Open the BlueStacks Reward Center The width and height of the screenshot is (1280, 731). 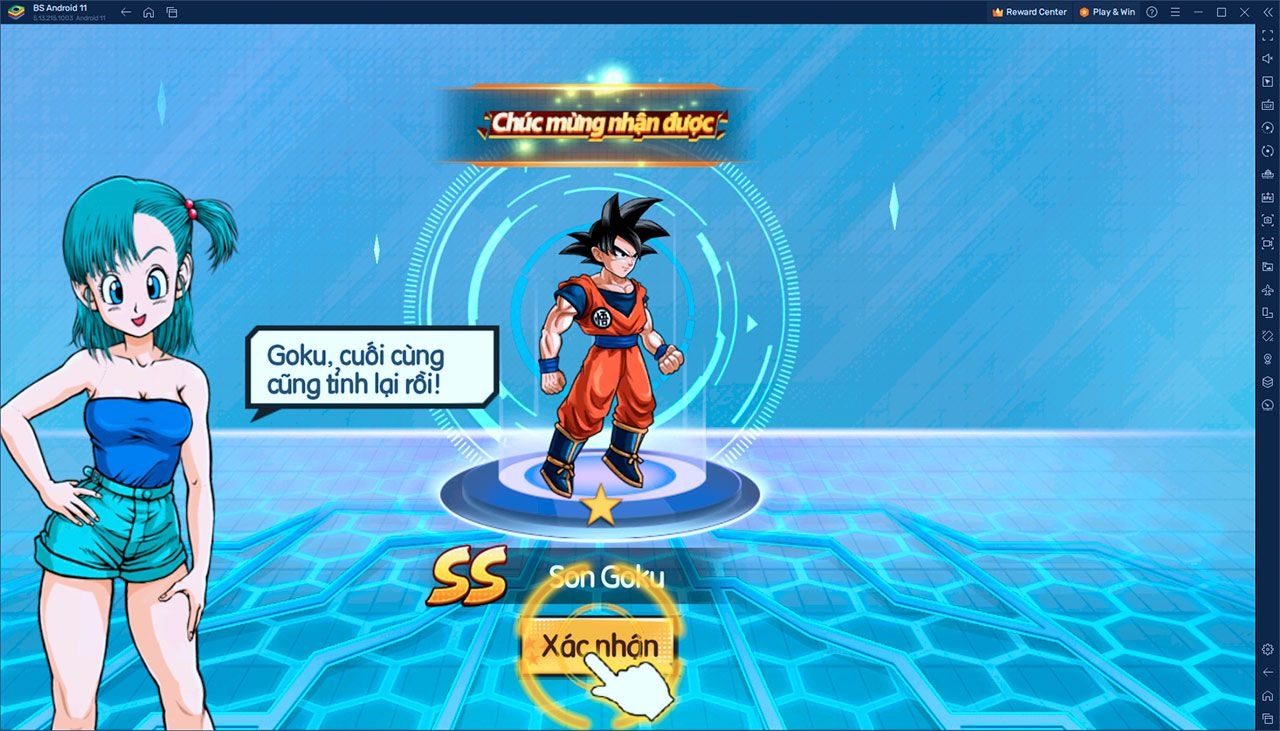[x=1029, y=12]
